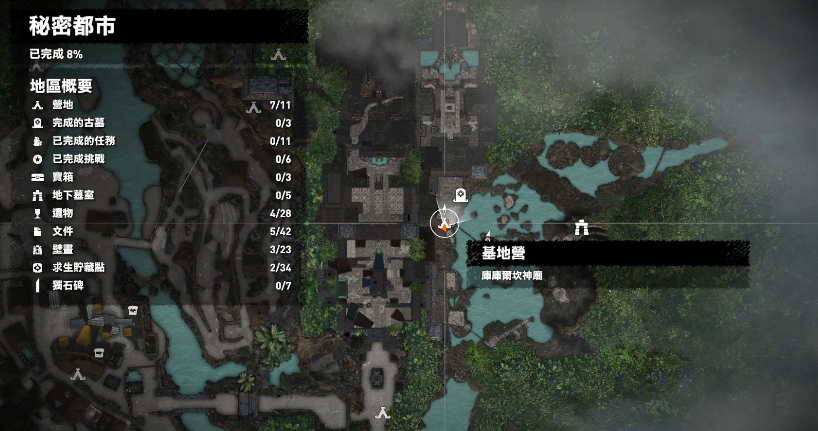Click the 已完成的任務 legend row
Image resolution: width=818 pixels, height=431 pixels.
click(150, 141)
